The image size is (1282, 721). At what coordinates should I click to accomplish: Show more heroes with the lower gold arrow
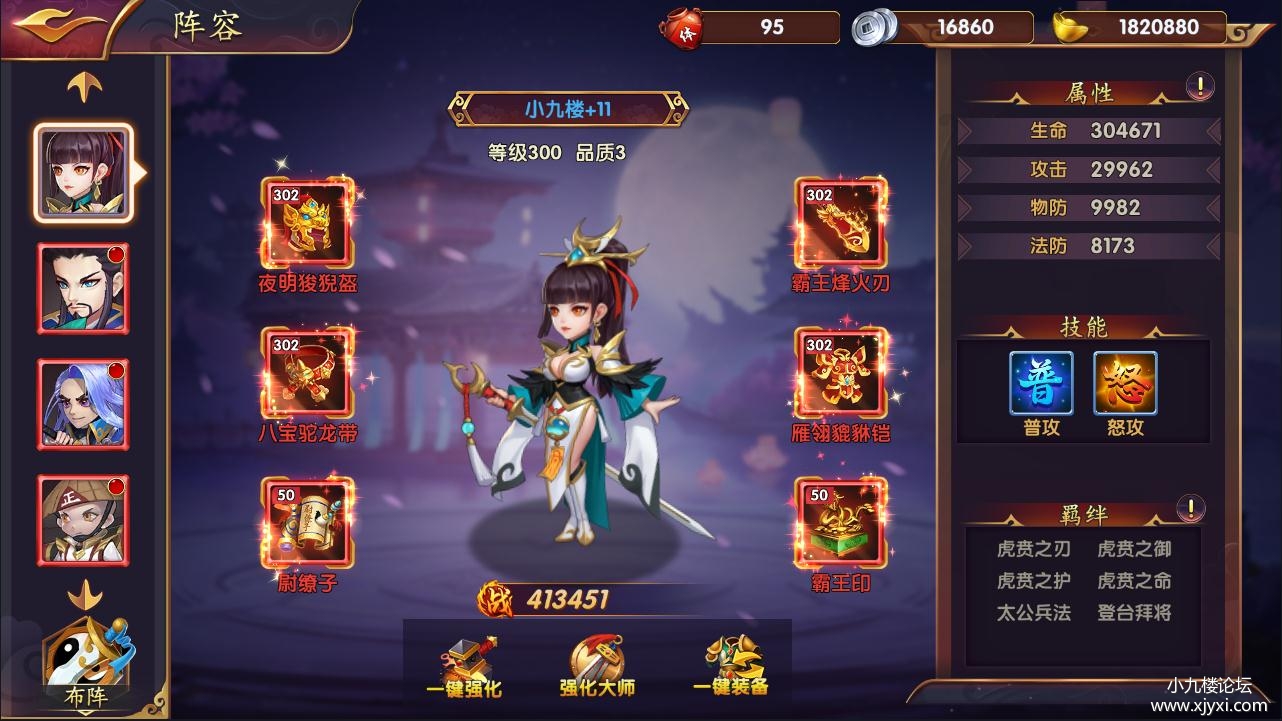coord(85,596)
